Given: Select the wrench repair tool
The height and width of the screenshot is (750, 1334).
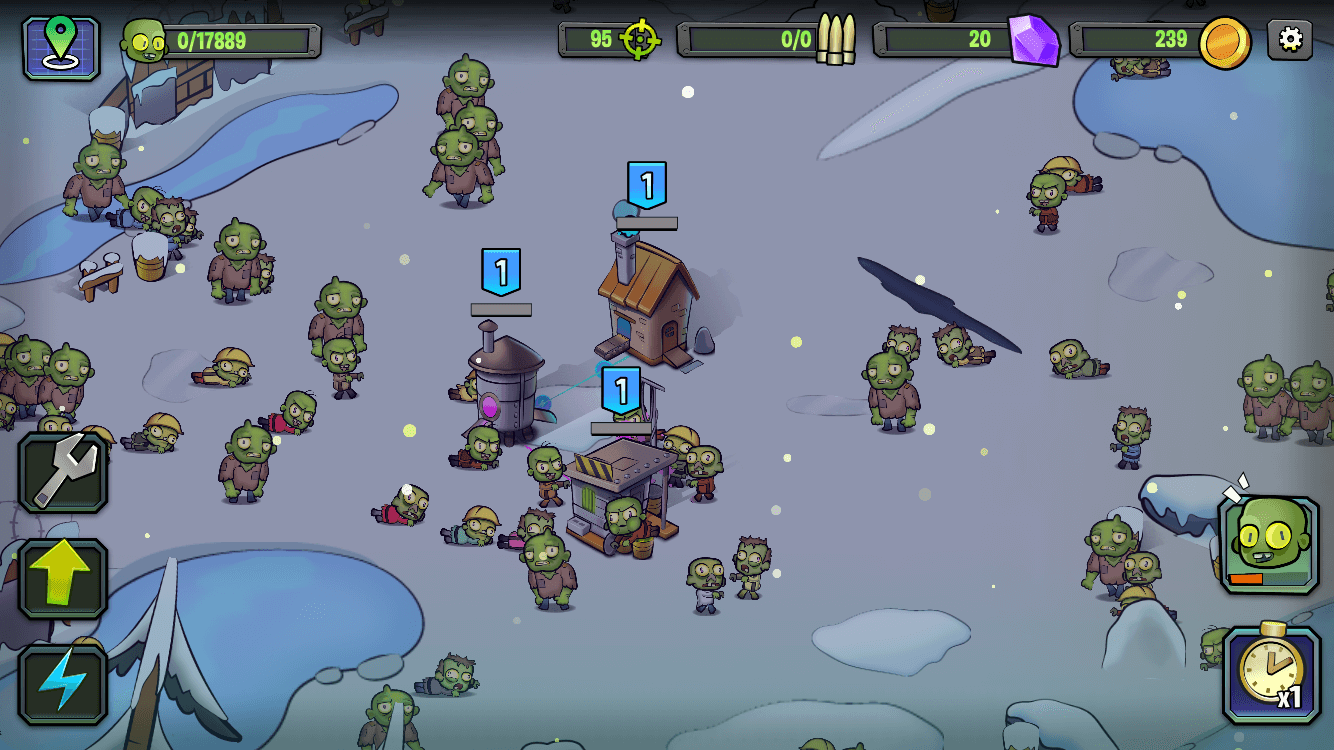Looking at the screenshot, I should pos(63,472).
